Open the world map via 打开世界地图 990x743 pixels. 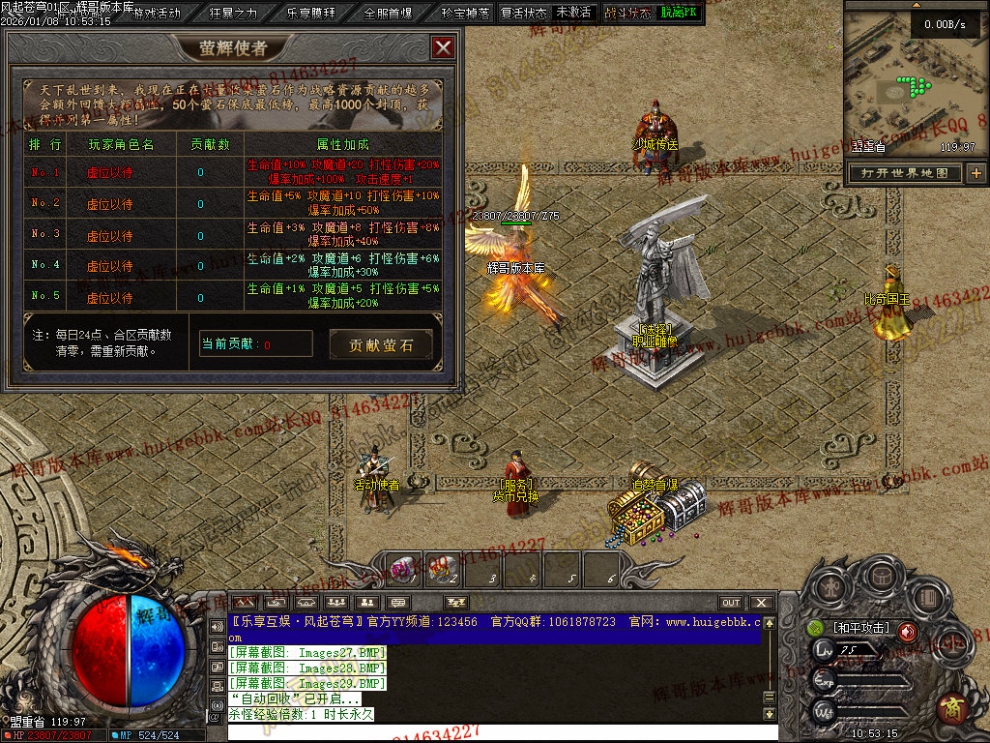(x=905, y=173)
